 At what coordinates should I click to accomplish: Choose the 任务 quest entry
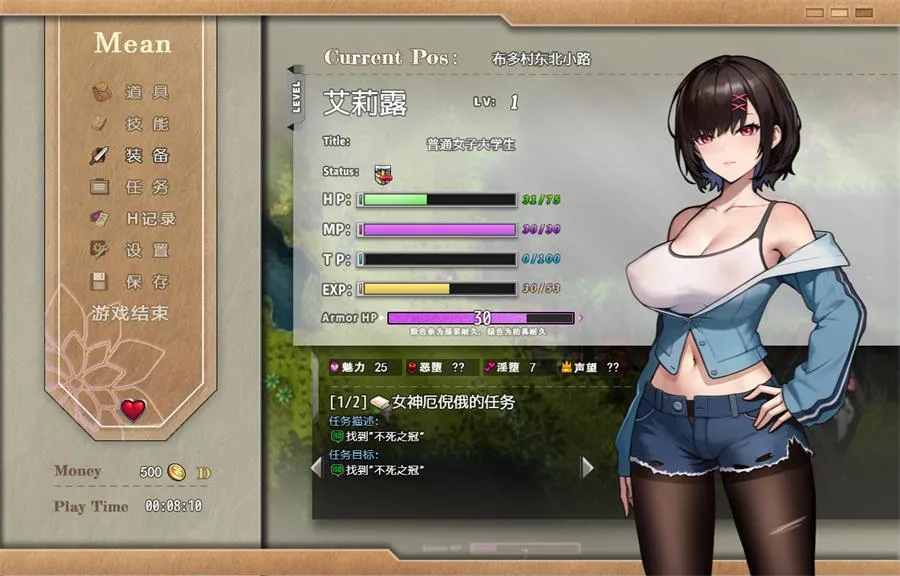coord(131,187)
